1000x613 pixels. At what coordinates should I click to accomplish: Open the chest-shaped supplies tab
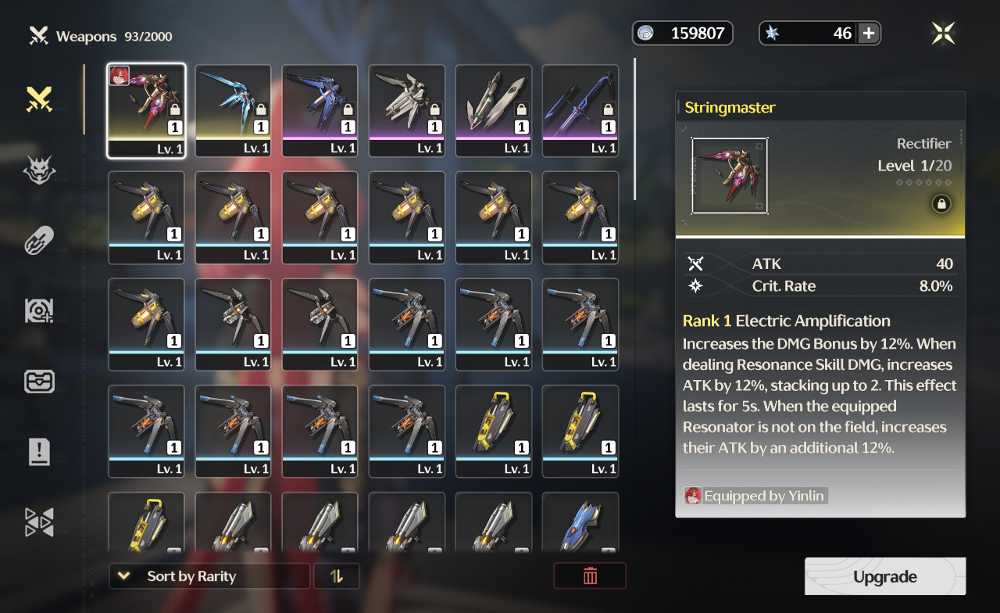(x=39, y=381)
